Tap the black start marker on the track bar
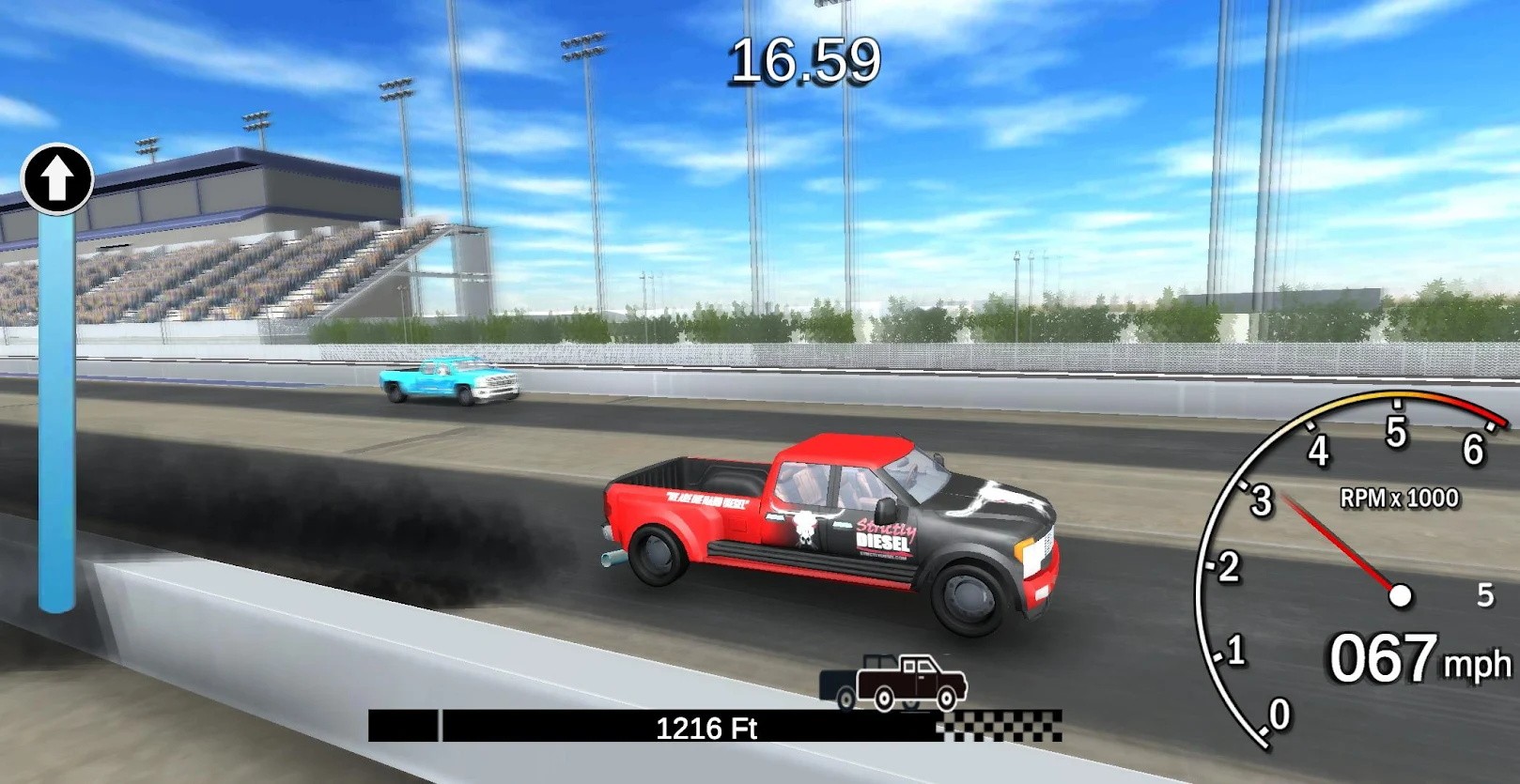 (x=404, y=724)
